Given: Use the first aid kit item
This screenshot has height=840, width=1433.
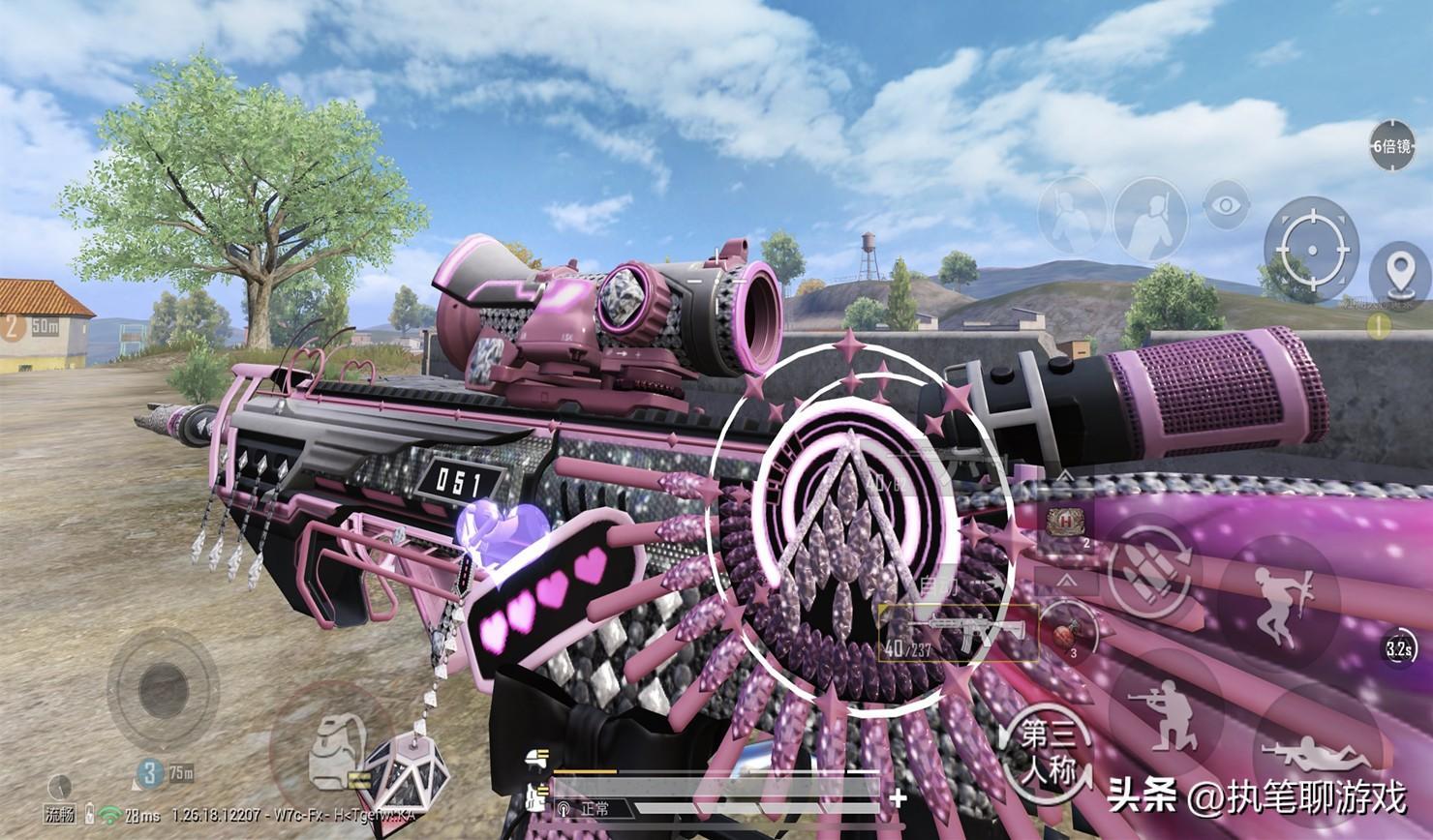Looking at the screenshot, I should pos(1066,521).
